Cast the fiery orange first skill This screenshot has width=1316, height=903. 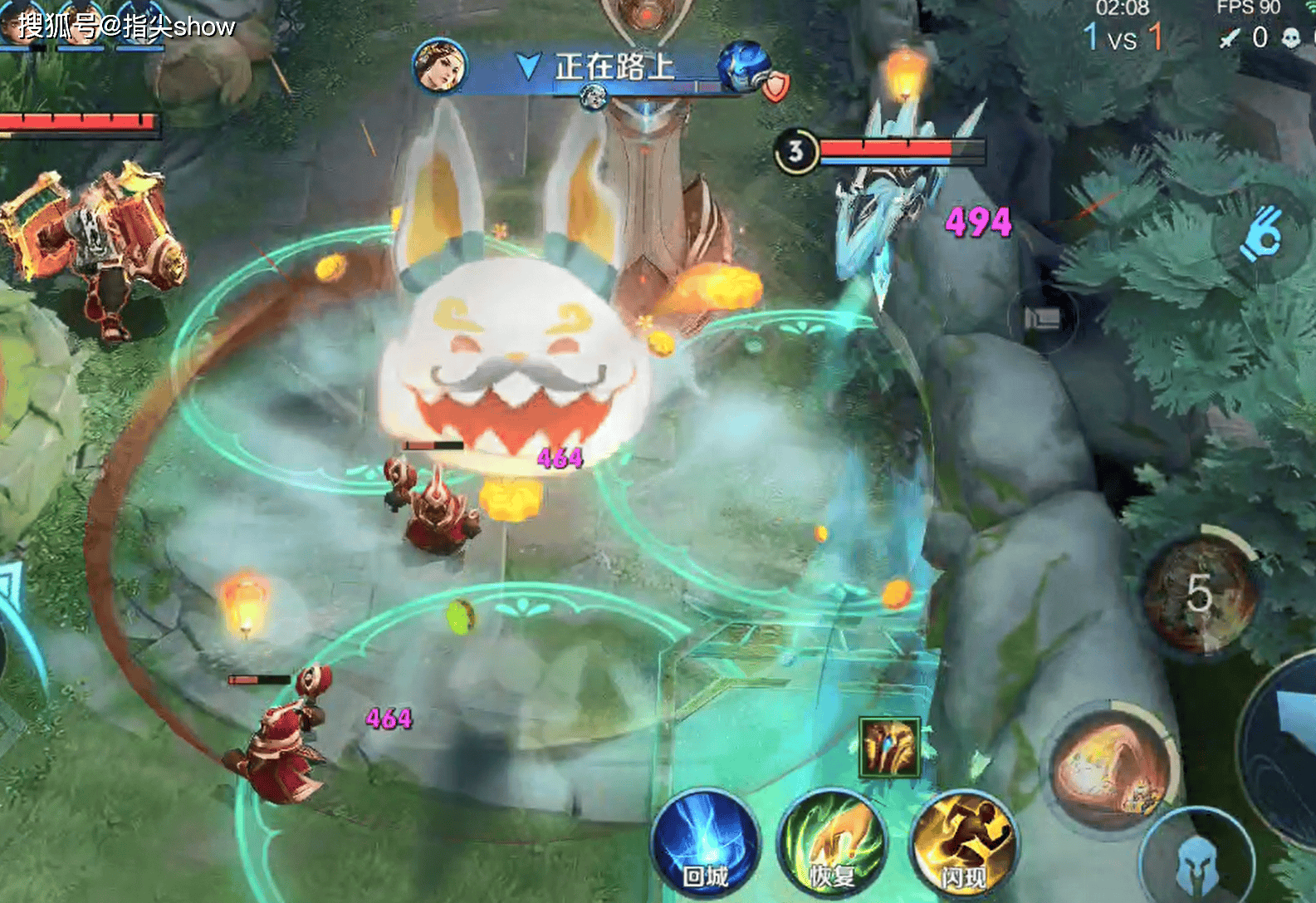pyautogui.click(x=1112, y=766)
